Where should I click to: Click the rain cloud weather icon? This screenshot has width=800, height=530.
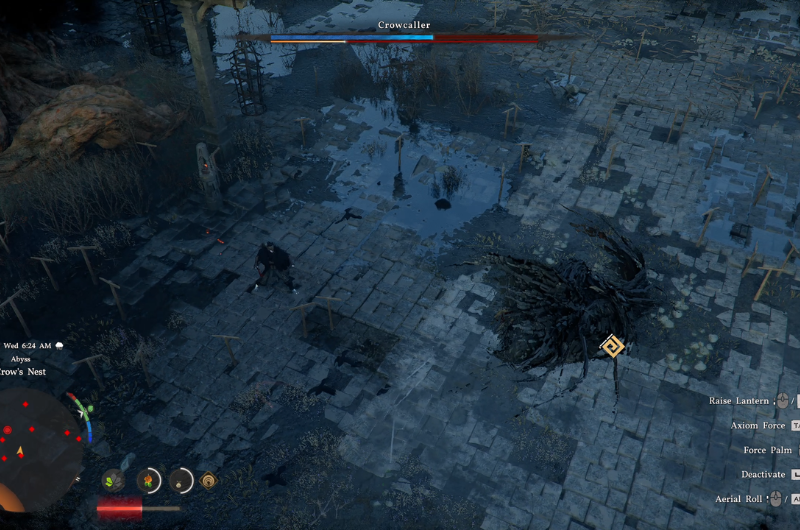(61, 346)
